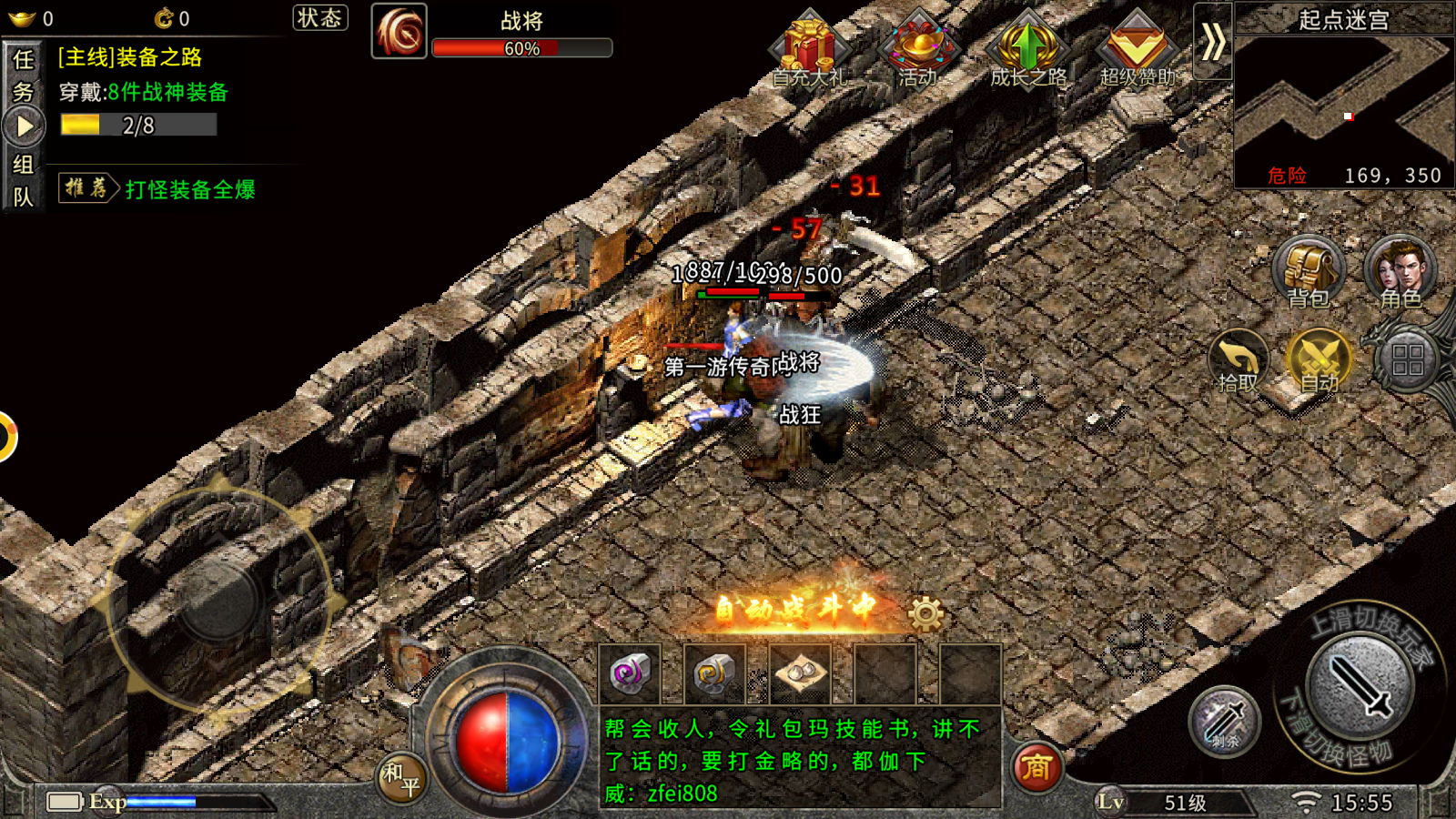1456x819 pixels.
Task: Open the 成长之路 growth icon
Action: [x=1027, y=50]
